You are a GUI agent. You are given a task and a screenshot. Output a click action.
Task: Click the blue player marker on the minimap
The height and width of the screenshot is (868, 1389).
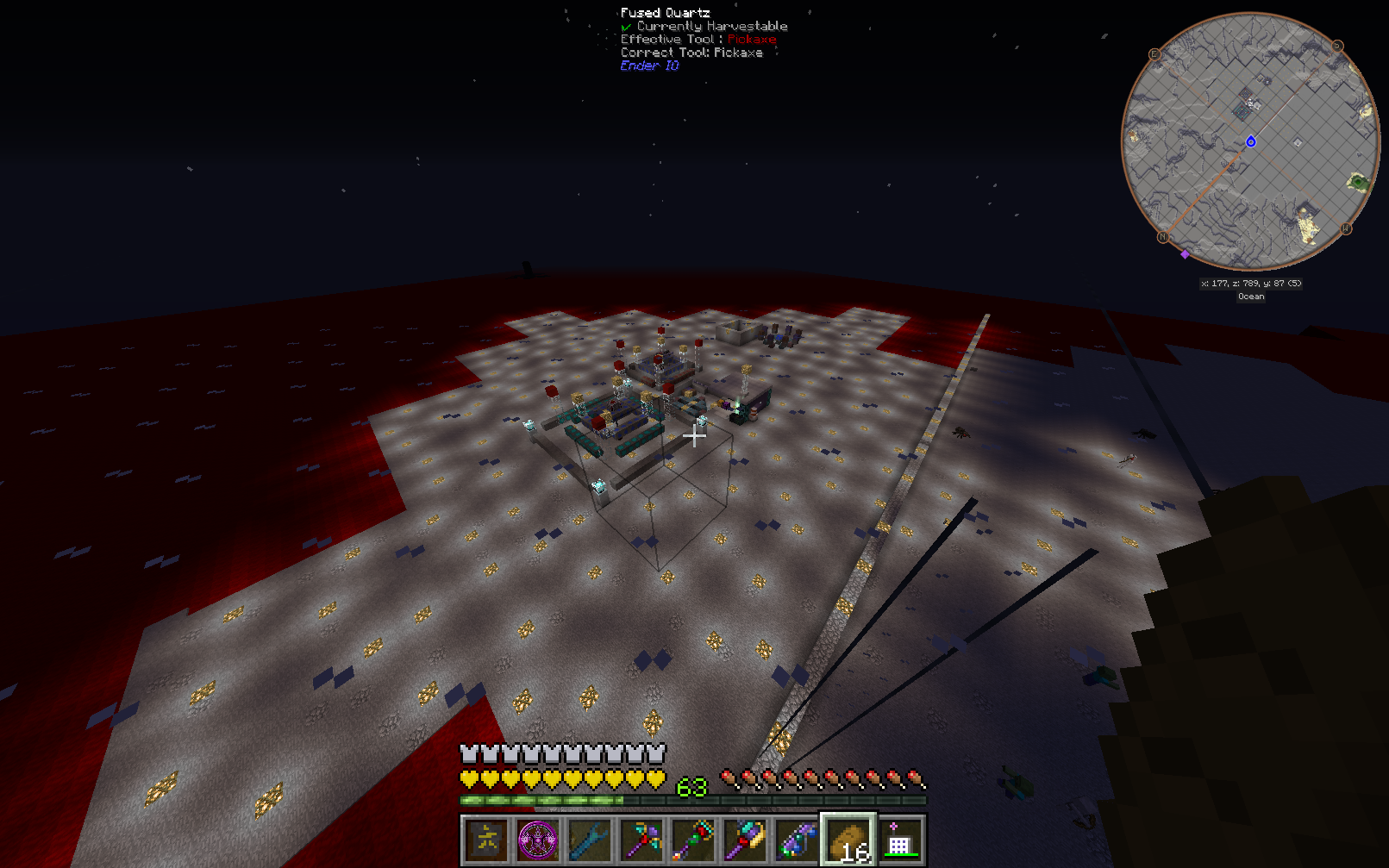1251,141
